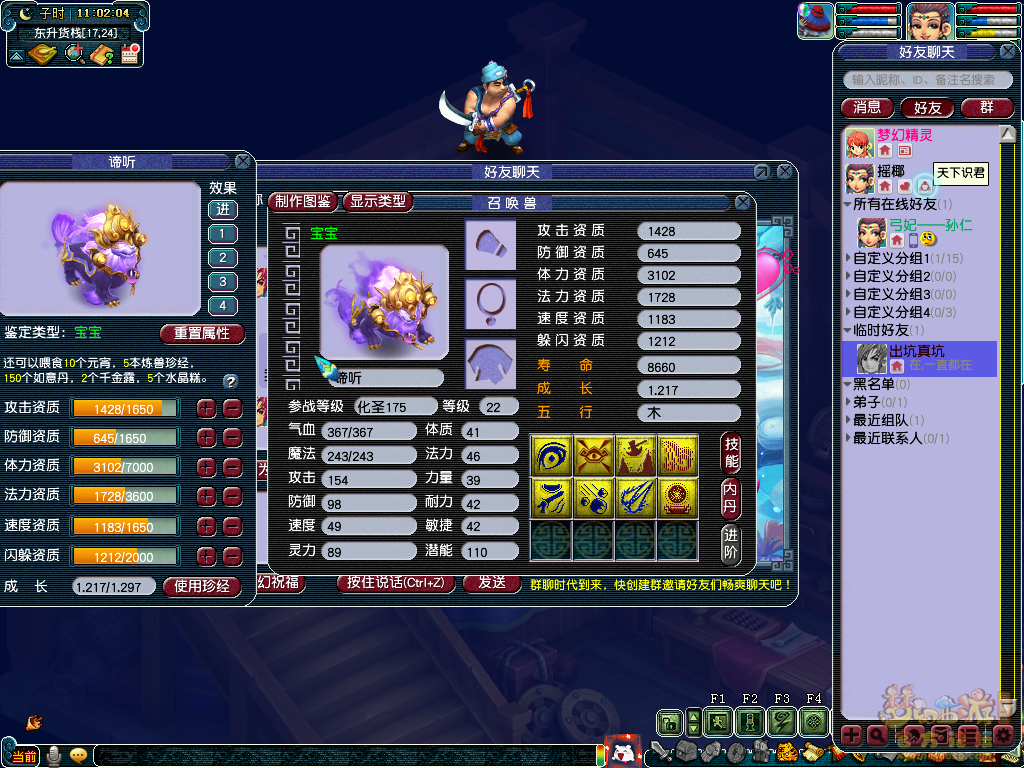Image resolution: width=1024 pixels, height=768 pixels.
Task: Select the 进 effect button
Action: tap(222, 209)
